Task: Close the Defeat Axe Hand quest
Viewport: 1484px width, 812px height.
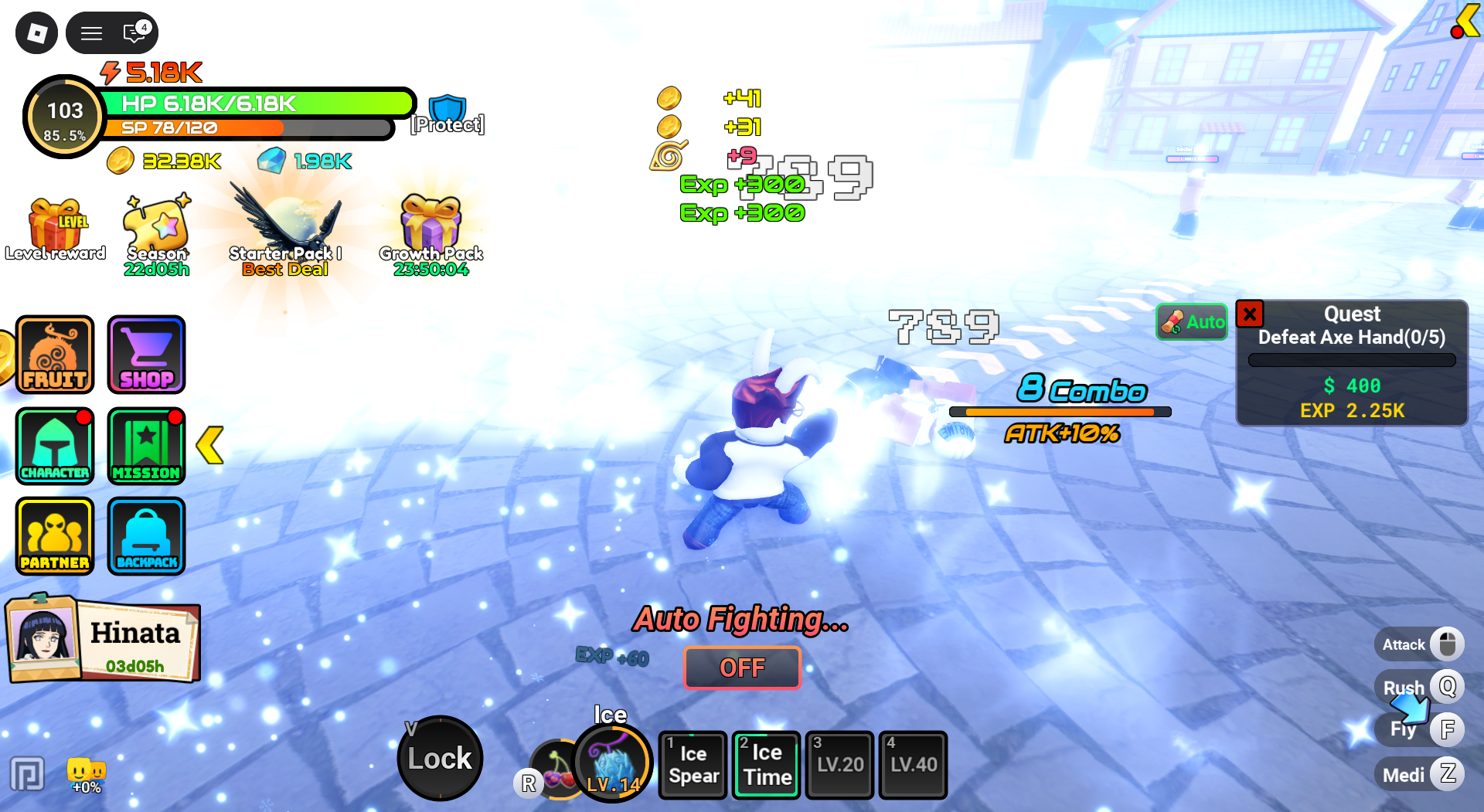Action: 1250,314
